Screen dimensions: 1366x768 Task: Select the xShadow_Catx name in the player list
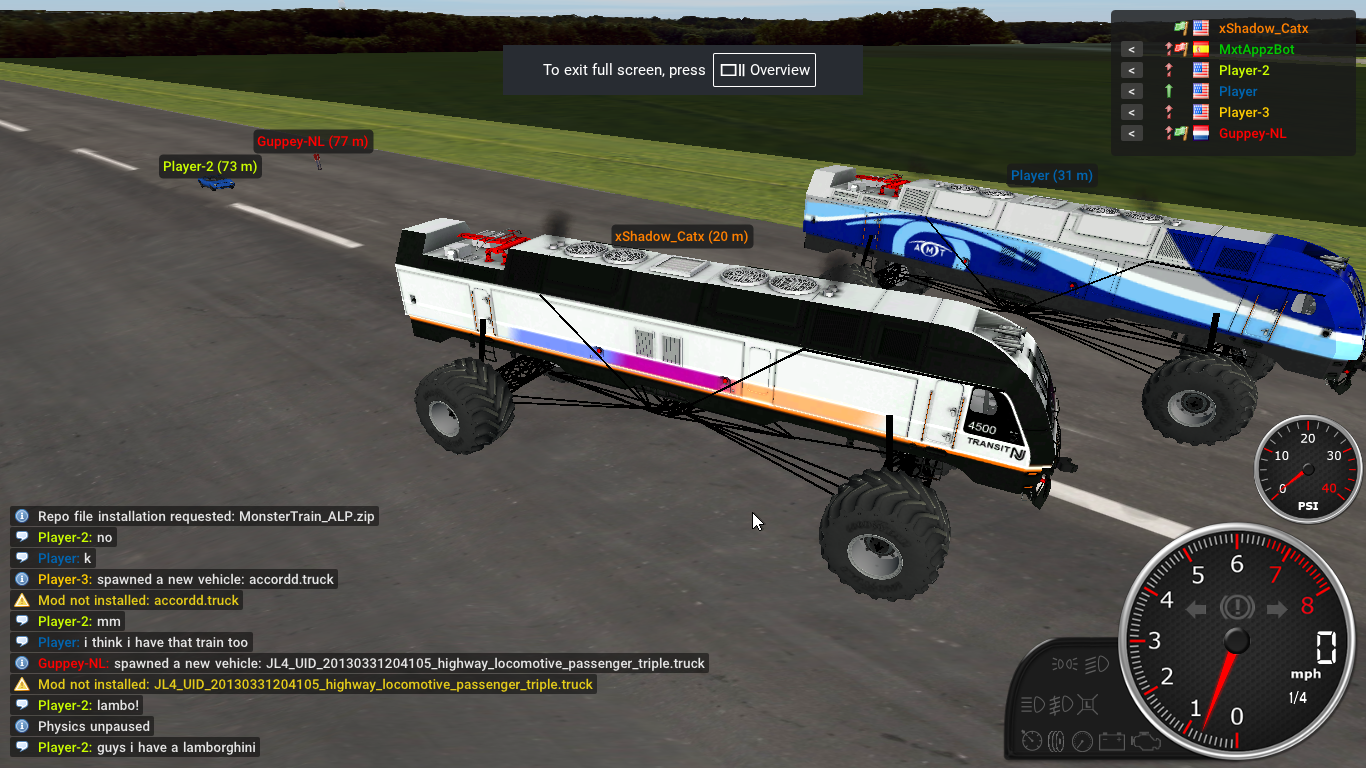click(1263, 29)
